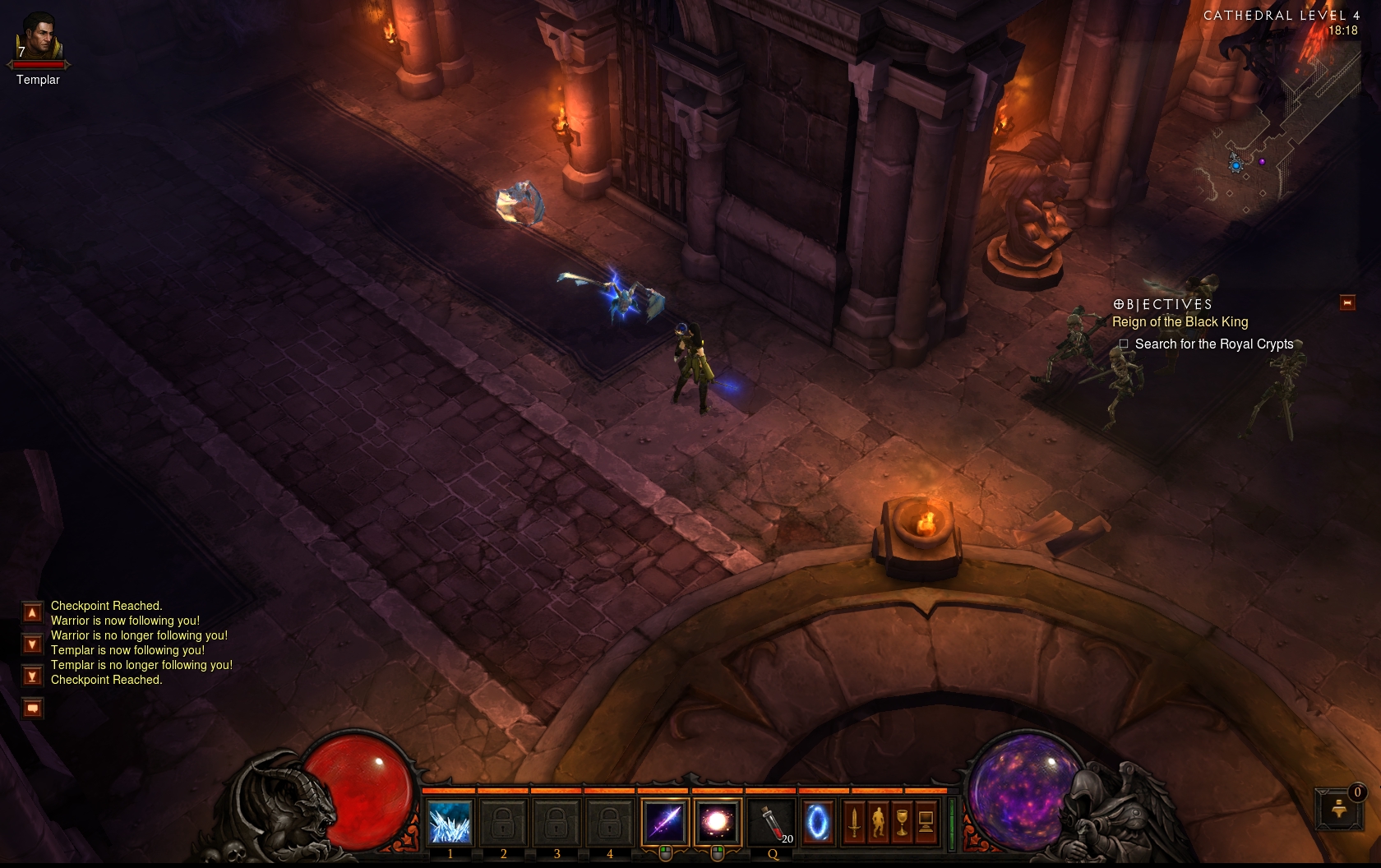
Task: Drink the health potion
Action: (x=772, y=822)
